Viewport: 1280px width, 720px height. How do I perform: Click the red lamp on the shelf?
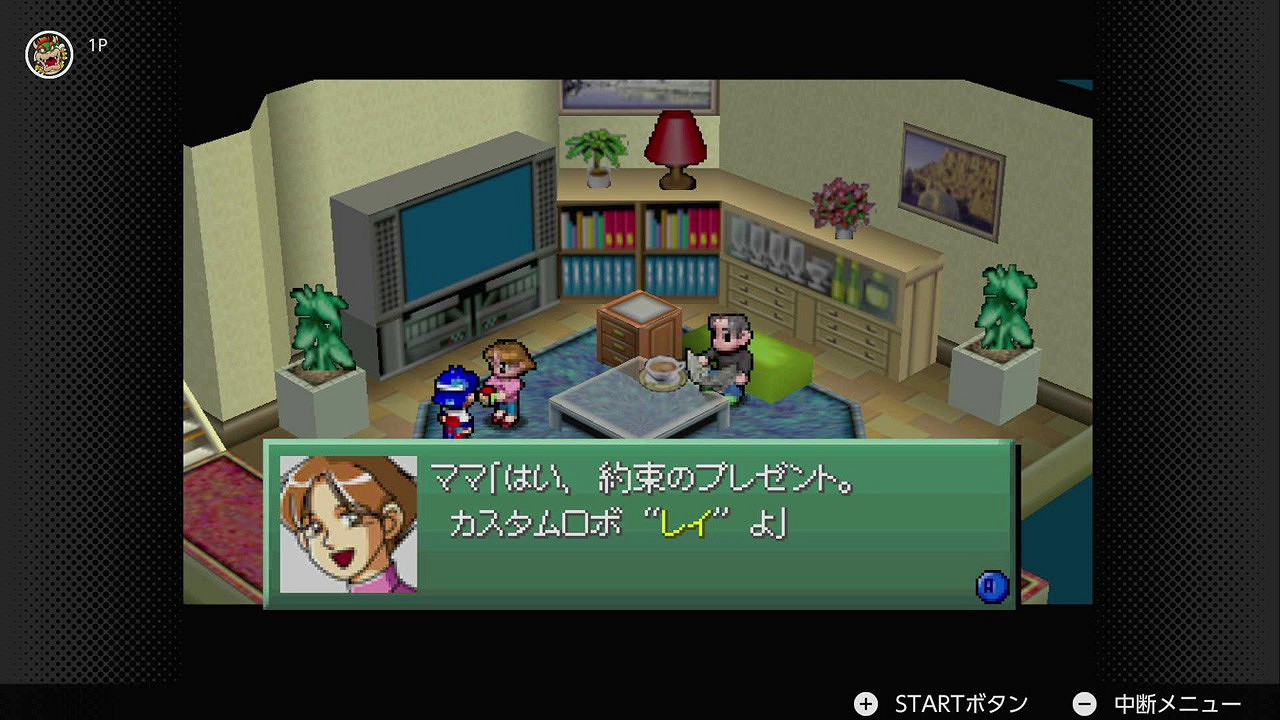coord(676,148)
